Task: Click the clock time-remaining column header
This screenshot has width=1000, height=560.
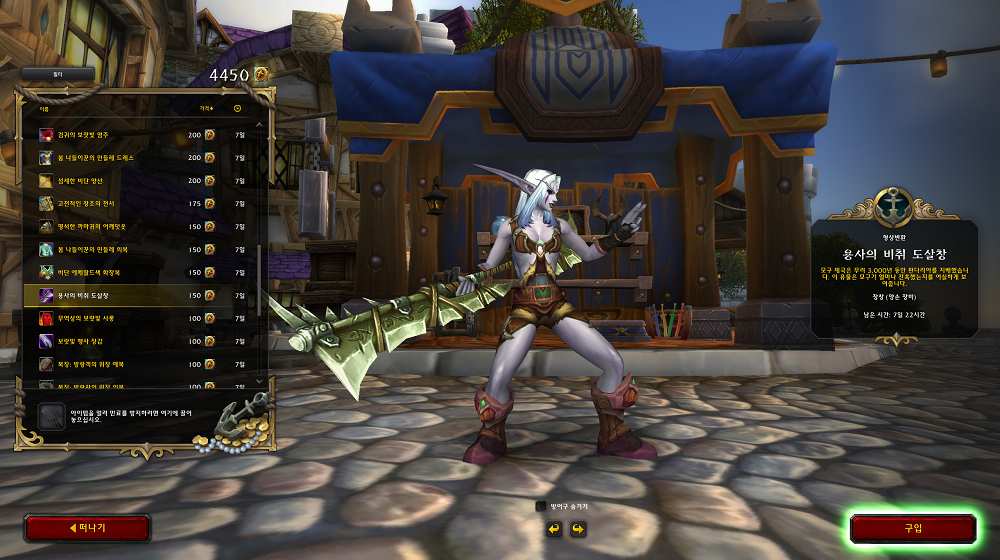Action: click(237, 108)
